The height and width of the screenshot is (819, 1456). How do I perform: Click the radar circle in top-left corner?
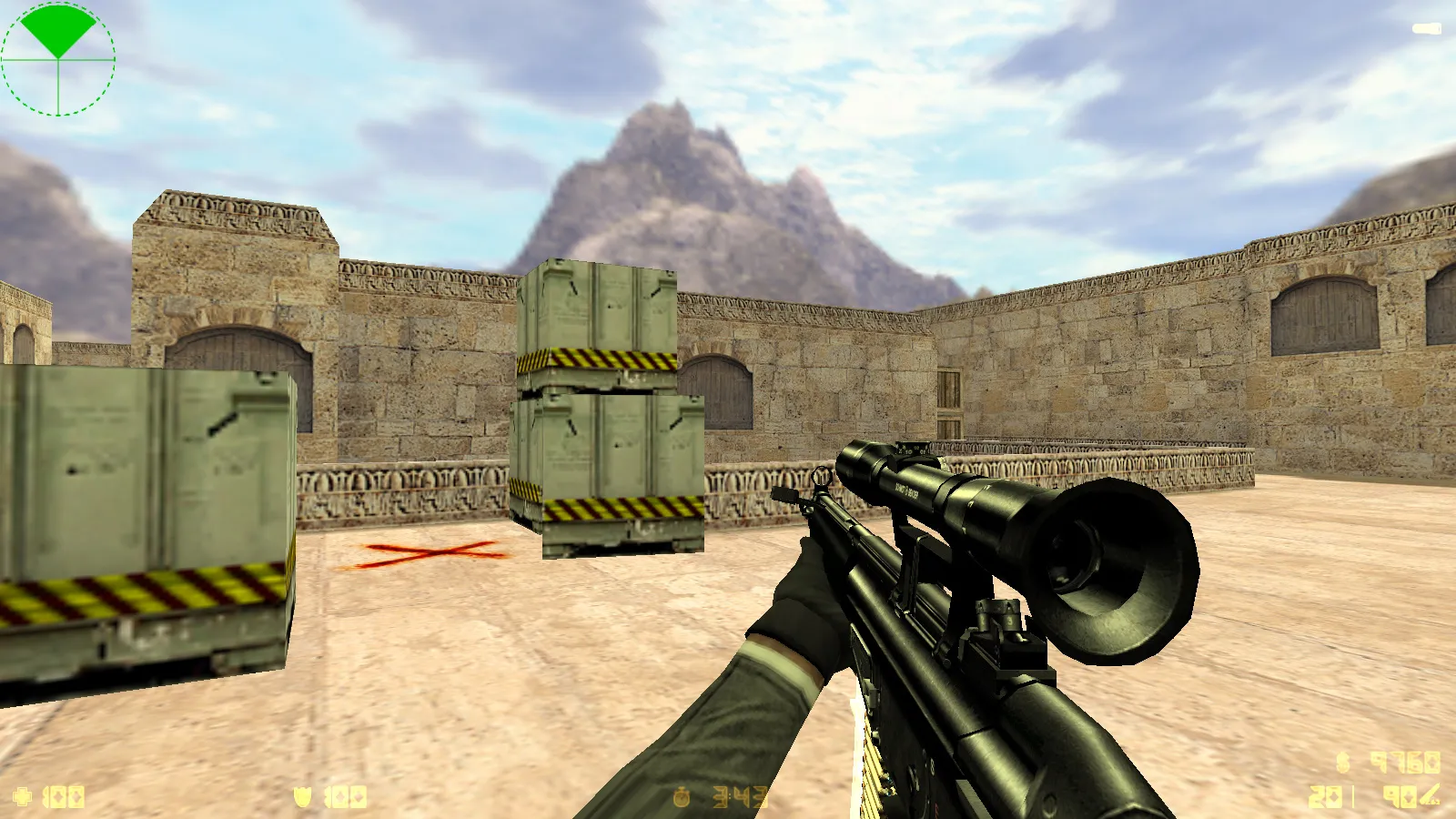click(x=57, y=59)
